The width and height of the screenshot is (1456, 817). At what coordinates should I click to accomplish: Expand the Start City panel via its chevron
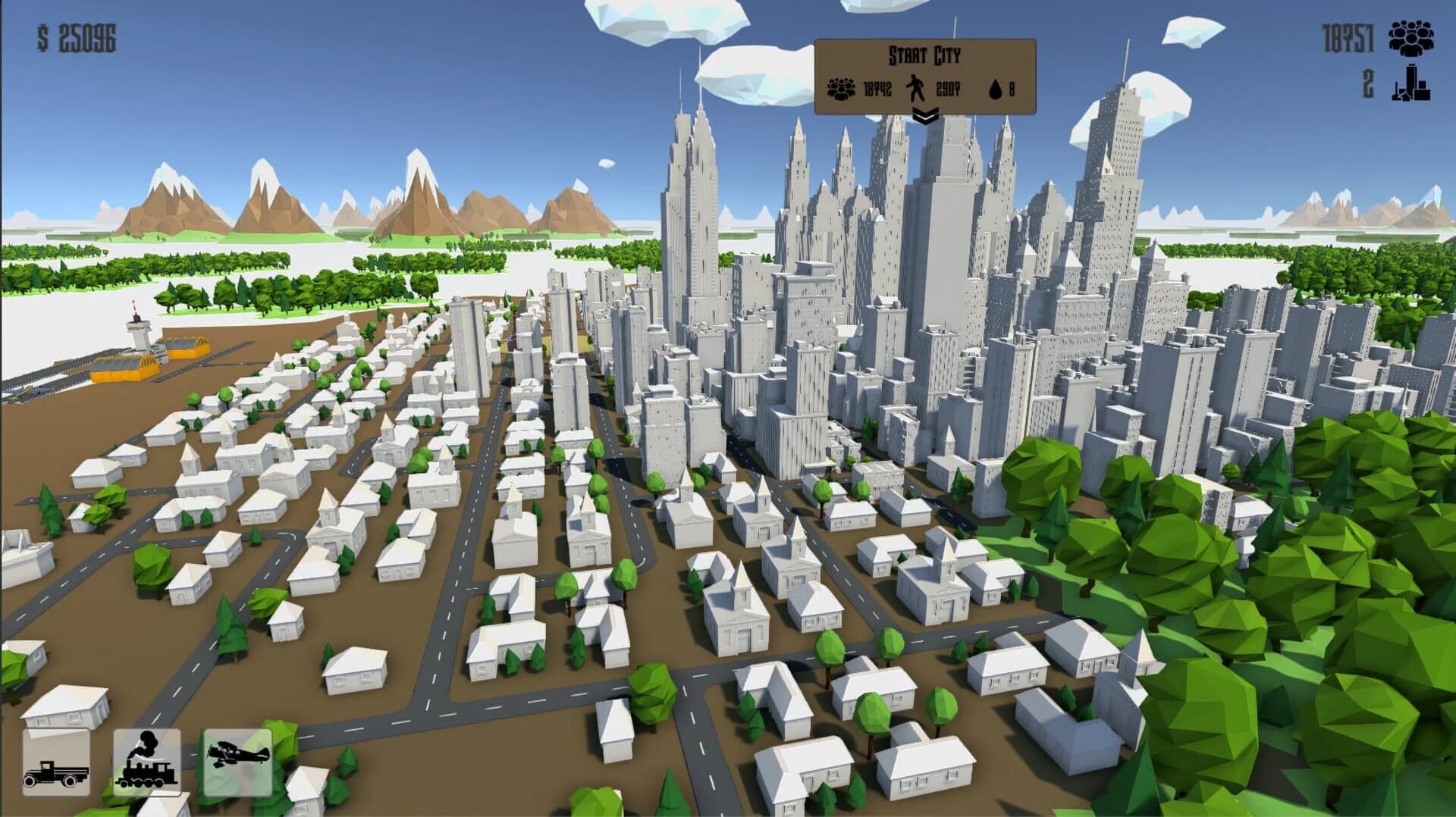click(924, 116)
